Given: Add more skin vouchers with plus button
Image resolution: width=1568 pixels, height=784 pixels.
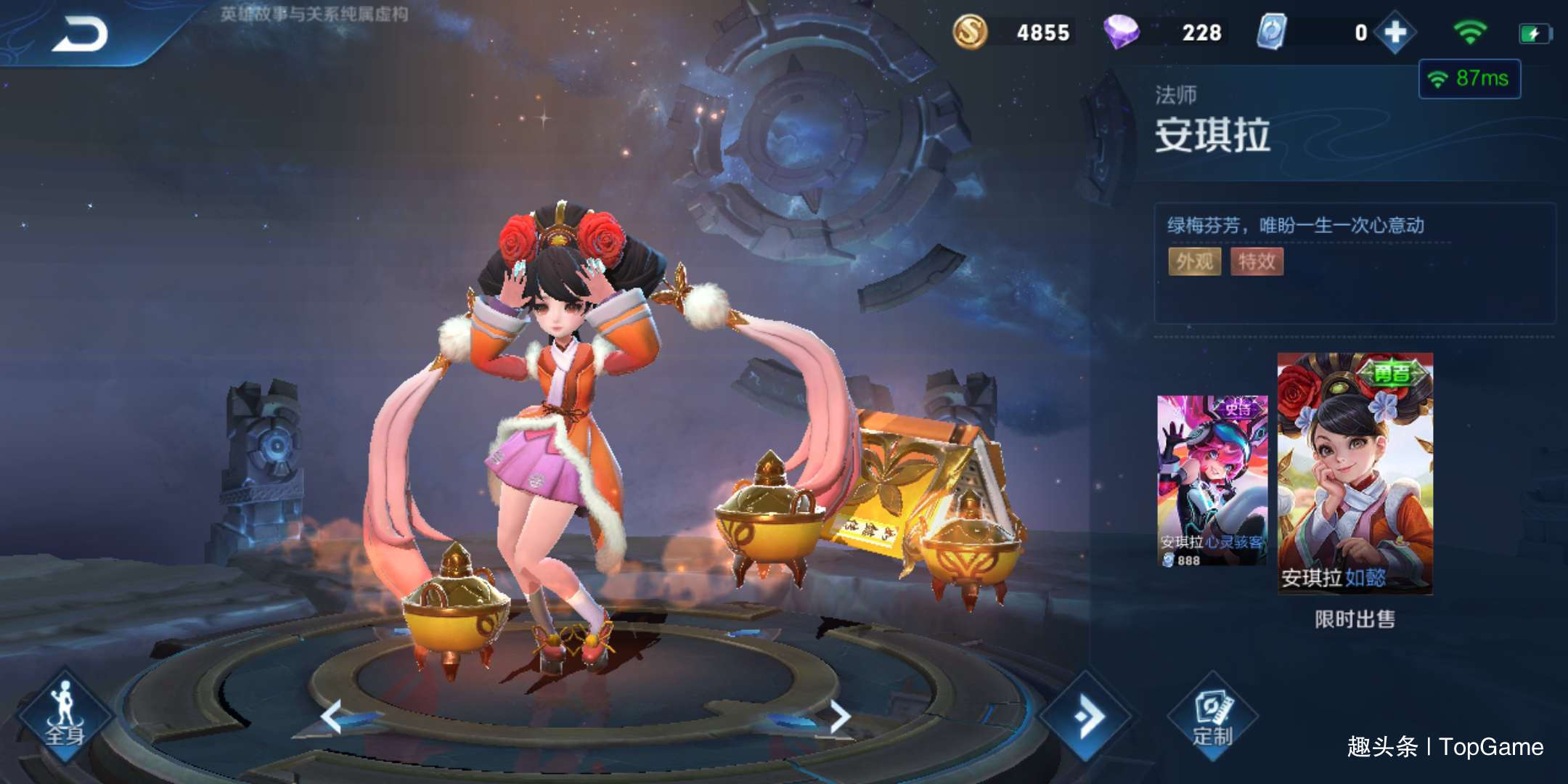Looking at the screenshot, I should coord(1395,33).
